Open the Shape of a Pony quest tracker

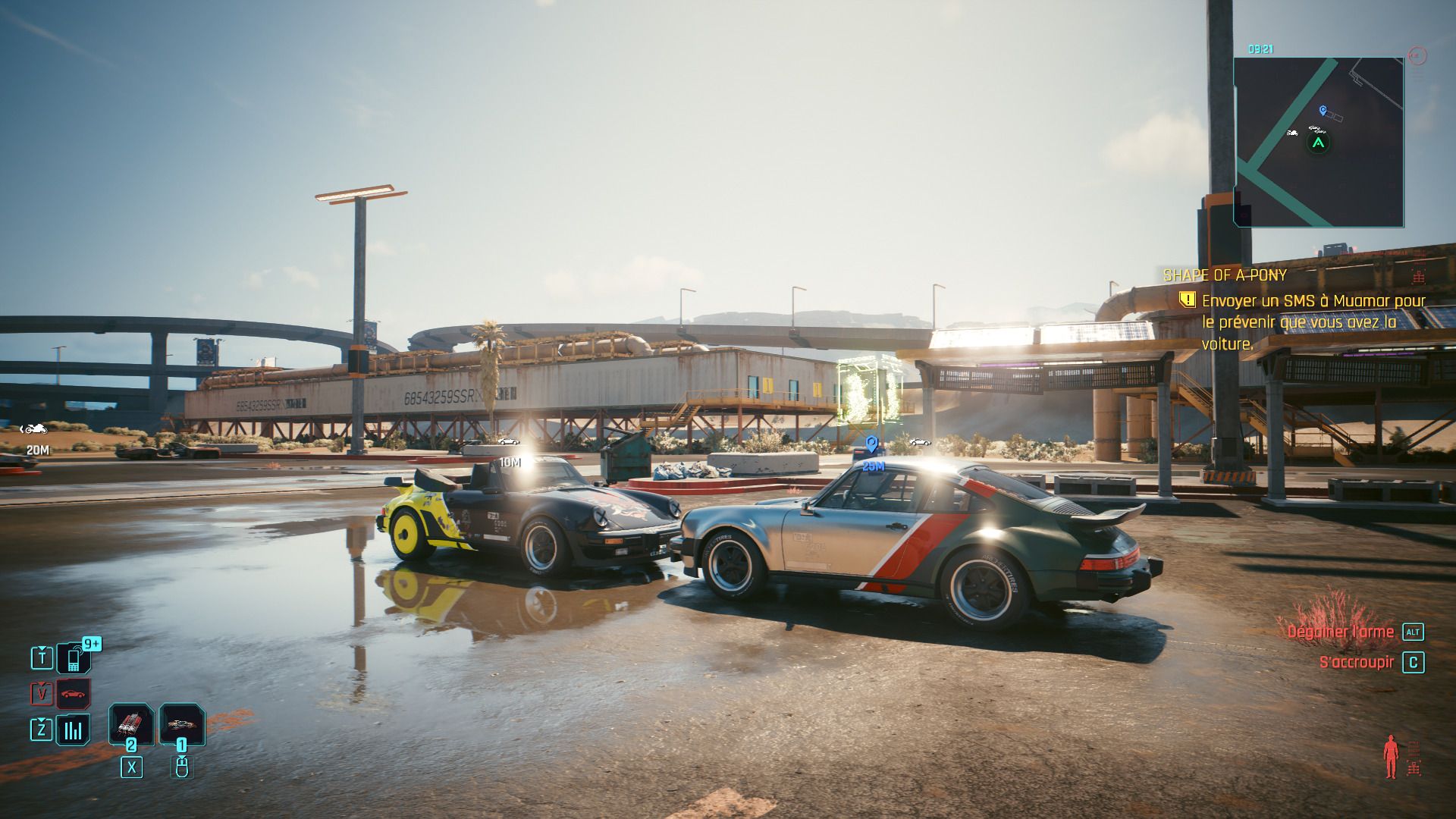[x=1225, y=275]
